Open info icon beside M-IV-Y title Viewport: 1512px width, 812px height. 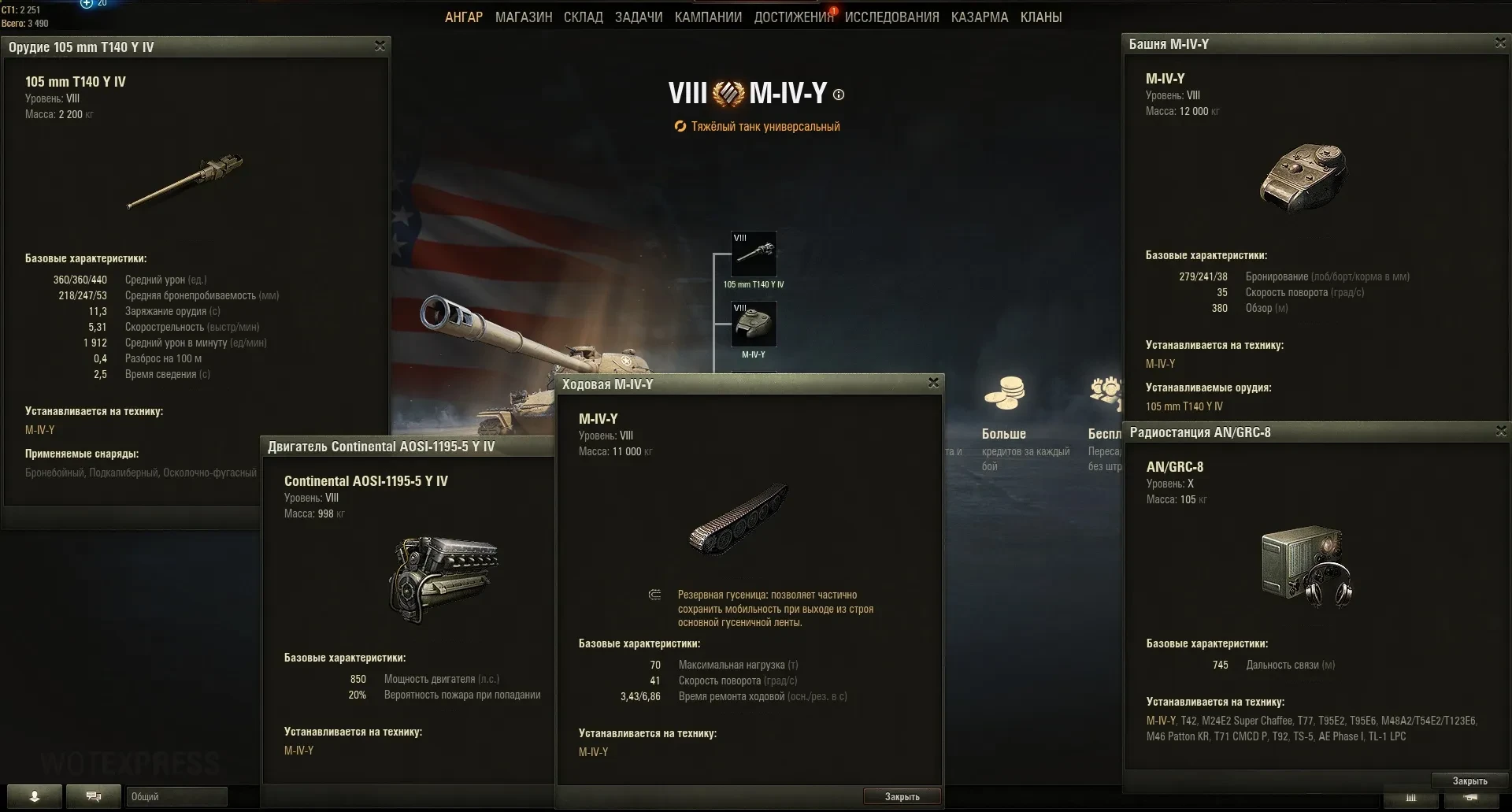pyautogui.click(x=839, y=95)
